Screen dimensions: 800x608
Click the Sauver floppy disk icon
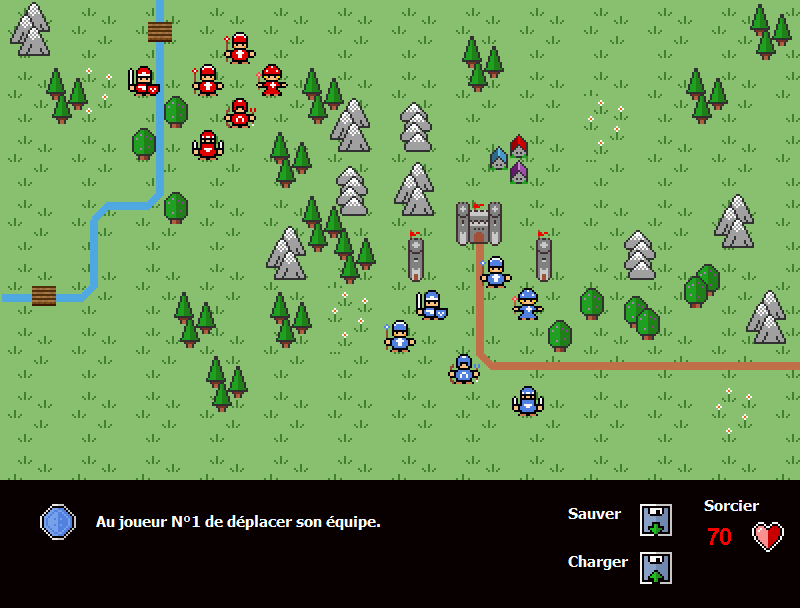(655, 520)
